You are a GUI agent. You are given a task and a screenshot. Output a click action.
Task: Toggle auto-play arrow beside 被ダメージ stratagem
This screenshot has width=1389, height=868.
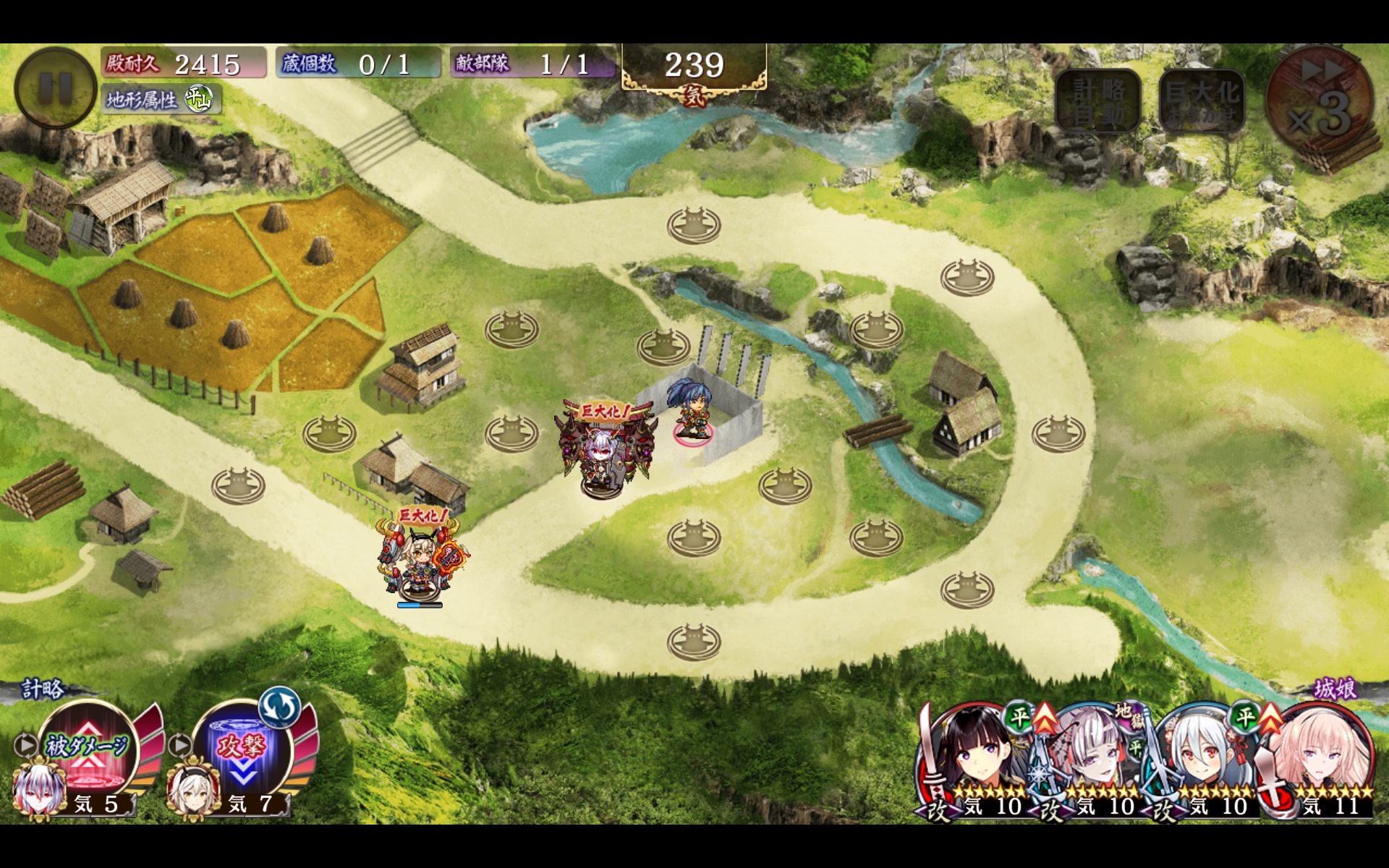point(25,744)
